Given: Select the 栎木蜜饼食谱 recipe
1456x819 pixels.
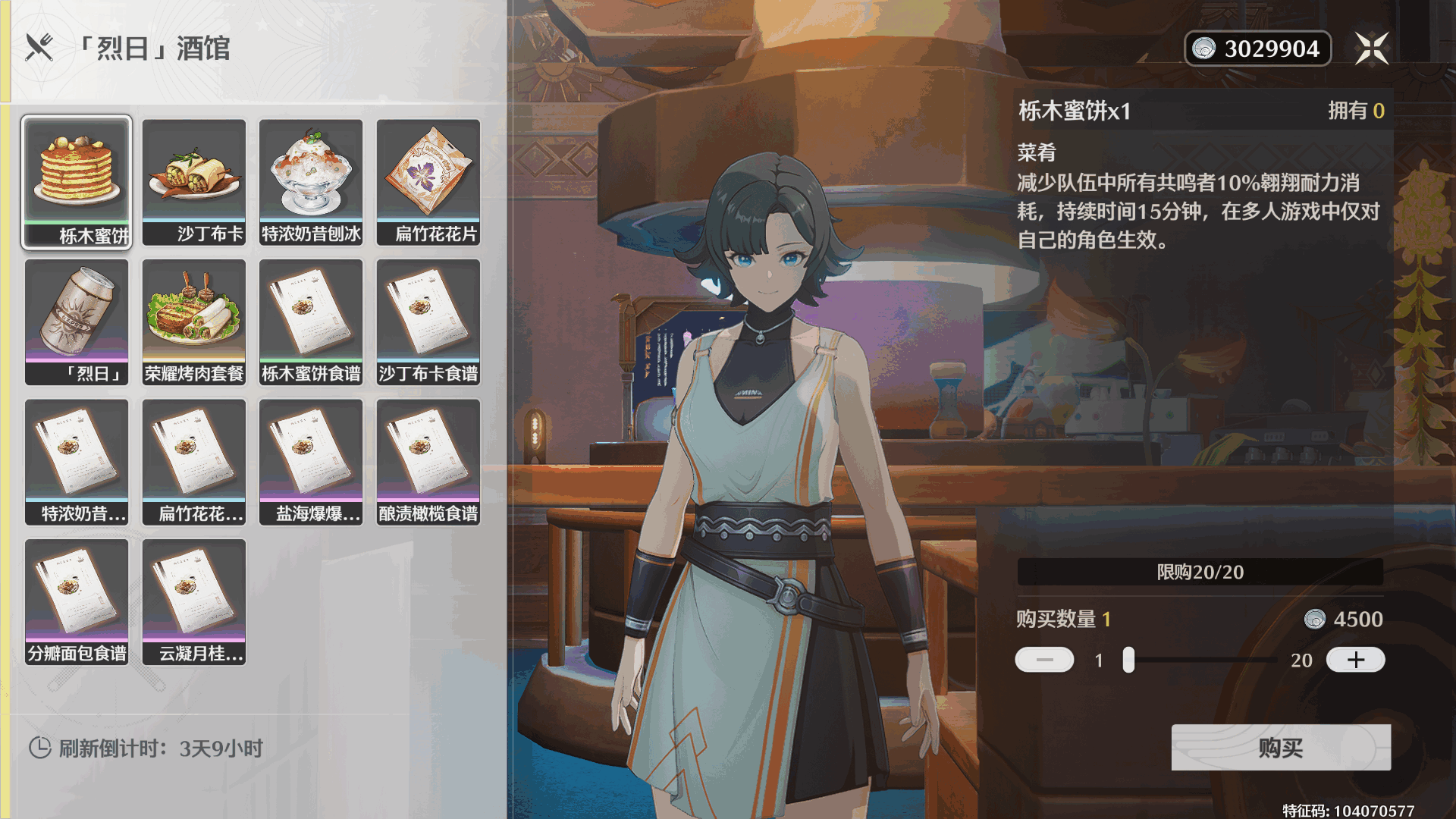Looking at the screenshot, I should [311, 322].
